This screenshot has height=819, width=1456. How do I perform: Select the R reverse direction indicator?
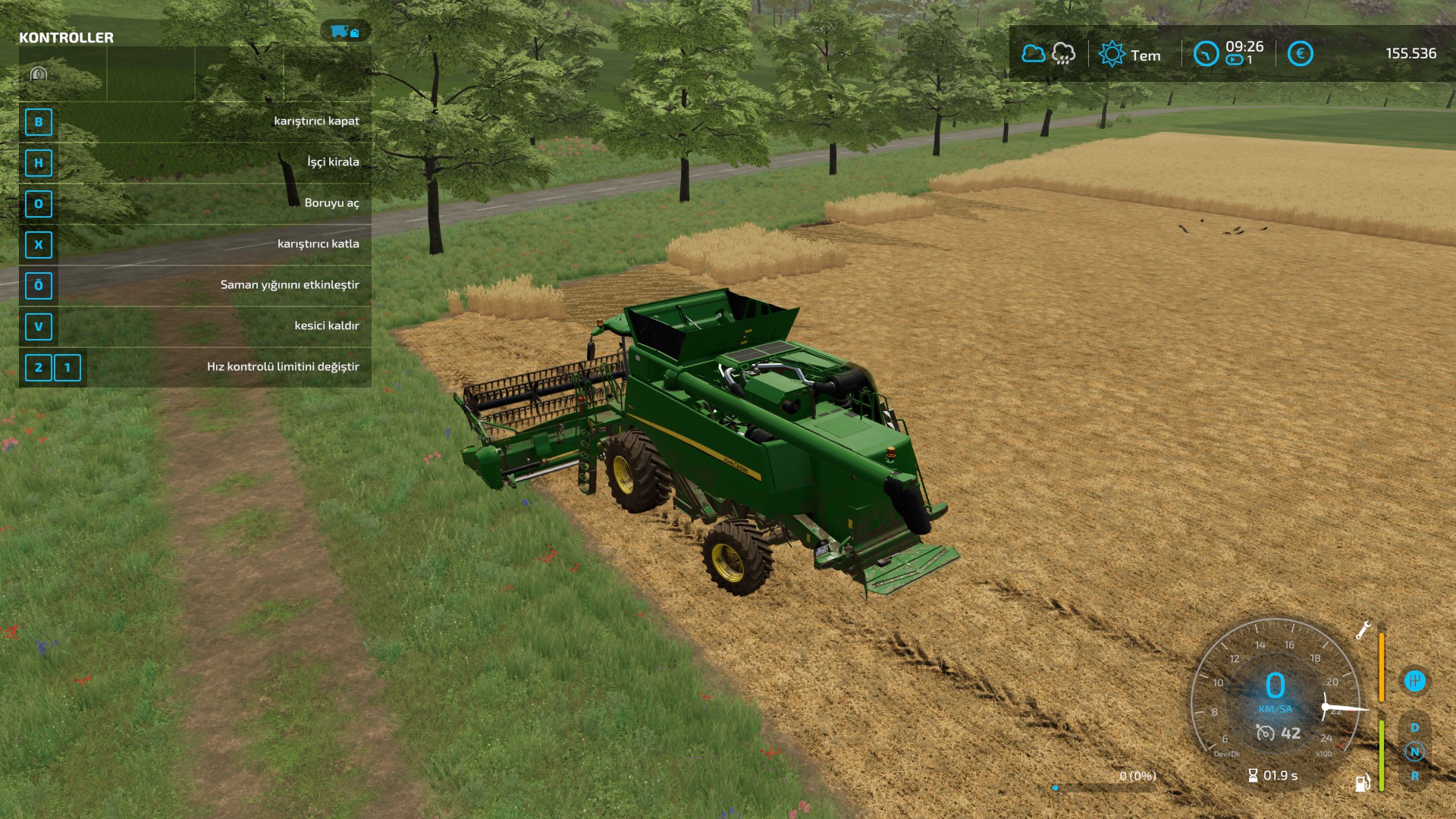(x=1414, y=776)
